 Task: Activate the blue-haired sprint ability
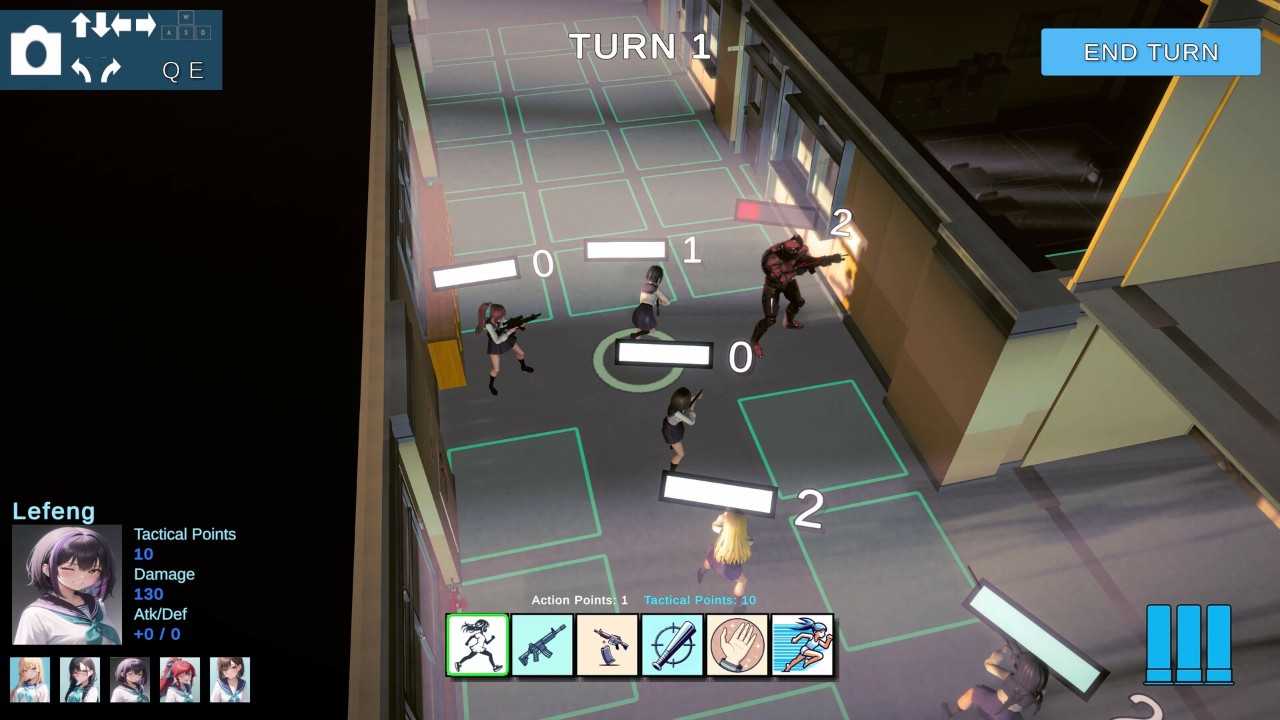coord(802,645)
